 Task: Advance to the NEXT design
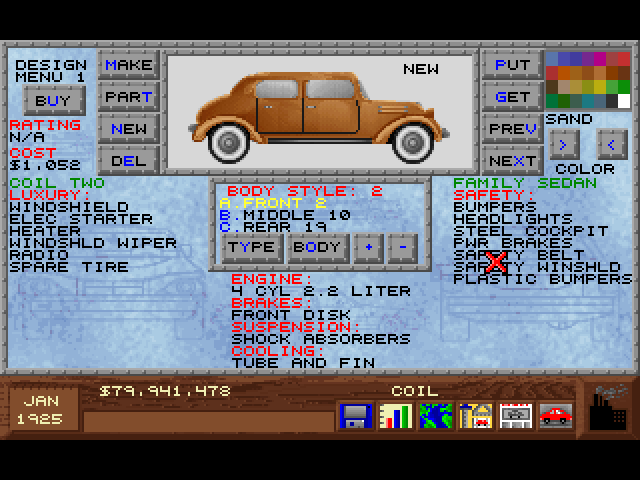coord(512,160)
